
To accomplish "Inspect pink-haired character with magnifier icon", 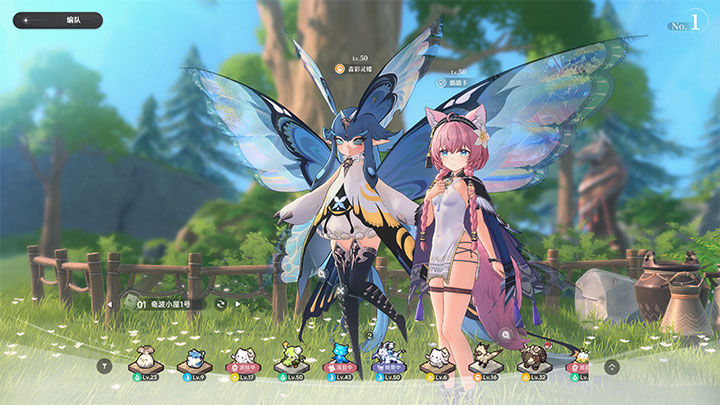I will point(506,333).
